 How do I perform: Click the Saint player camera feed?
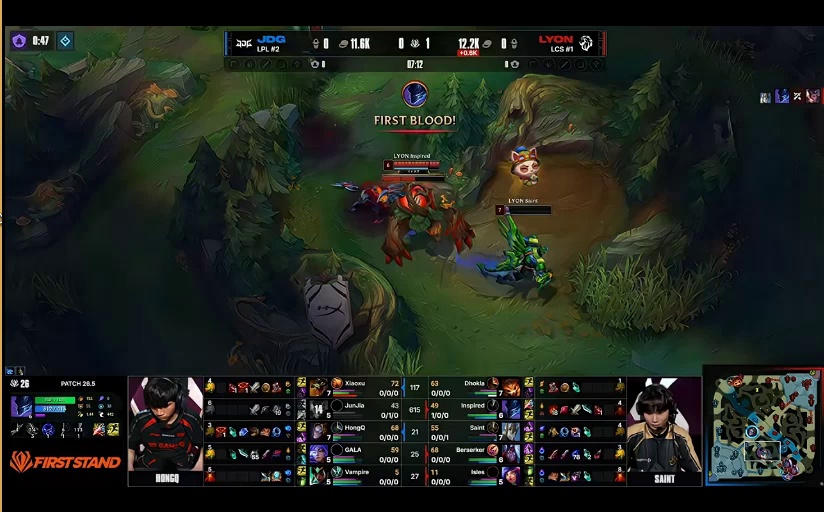click(x=664, y=424)
